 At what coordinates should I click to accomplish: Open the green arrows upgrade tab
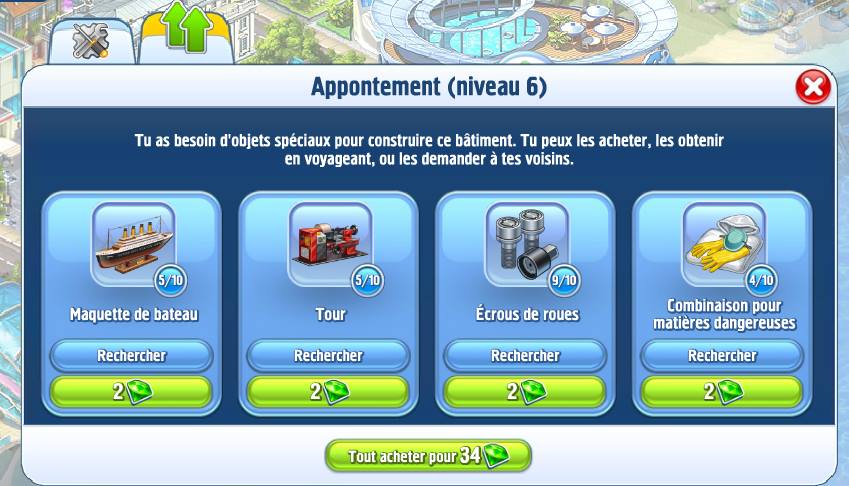187,34
